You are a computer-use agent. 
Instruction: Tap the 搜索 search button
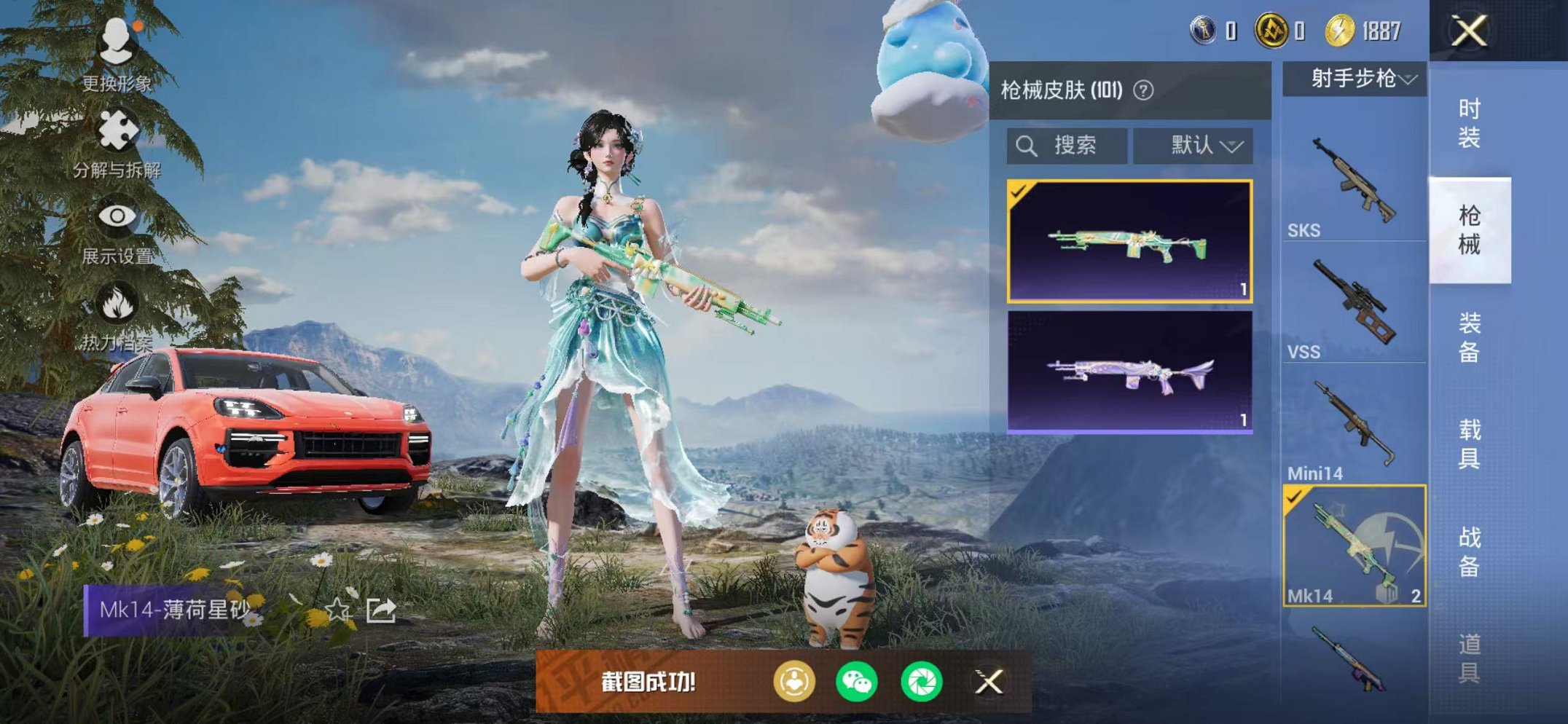(x=1076, y=145)
